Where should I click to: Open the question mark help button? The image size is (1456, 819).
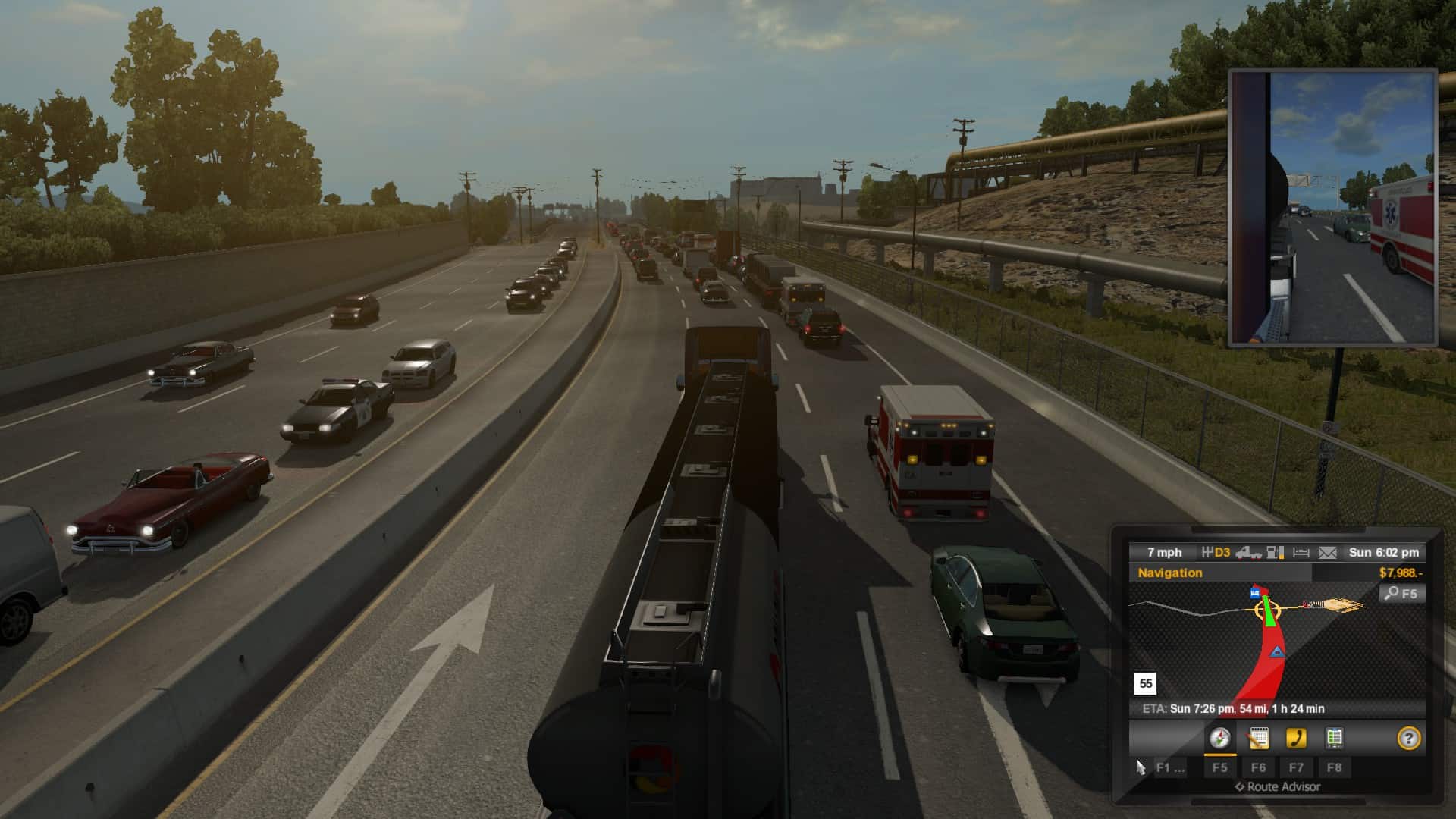pyautogui.click(x=1408, y=738)
